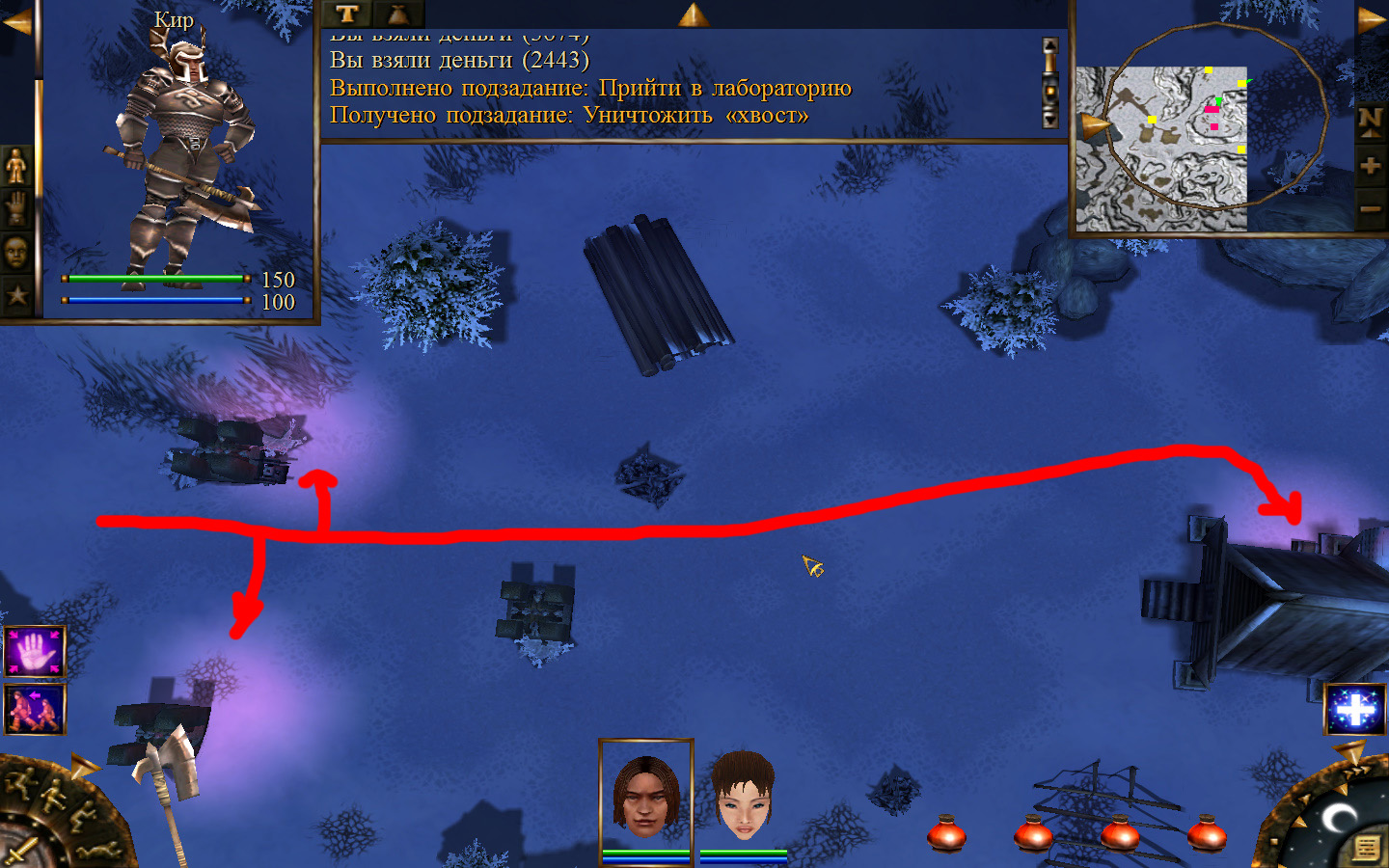Select the male hero portrait

(645, 796)
